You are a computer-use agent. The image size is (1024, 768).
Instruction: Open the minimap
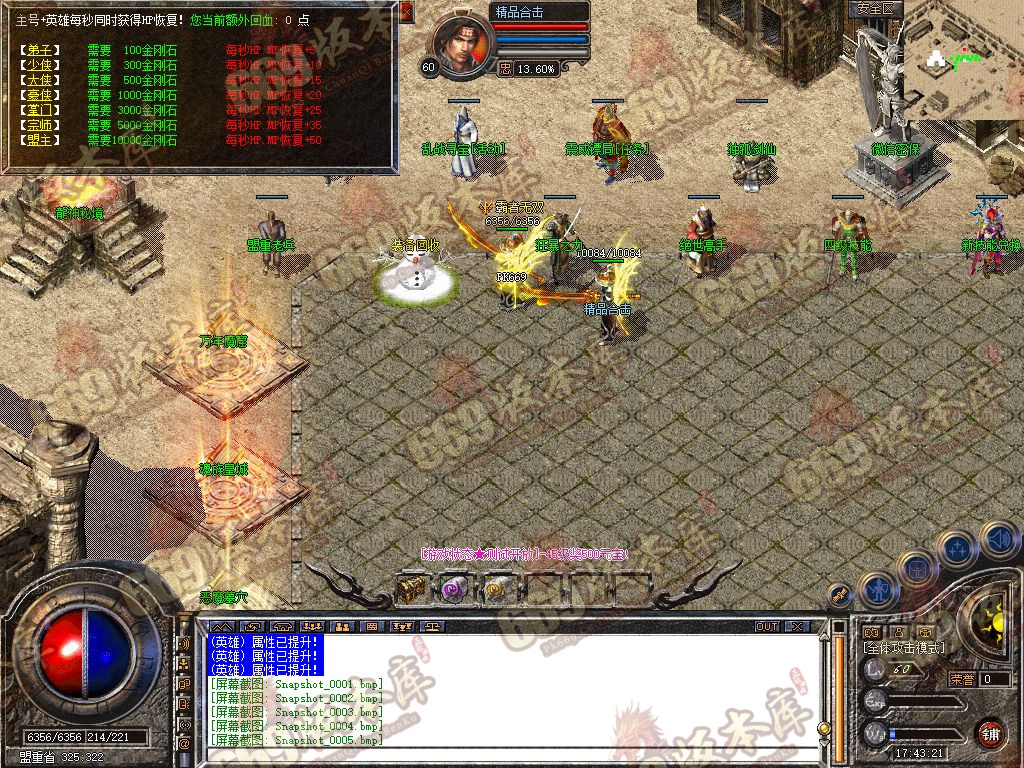[963, 60]
